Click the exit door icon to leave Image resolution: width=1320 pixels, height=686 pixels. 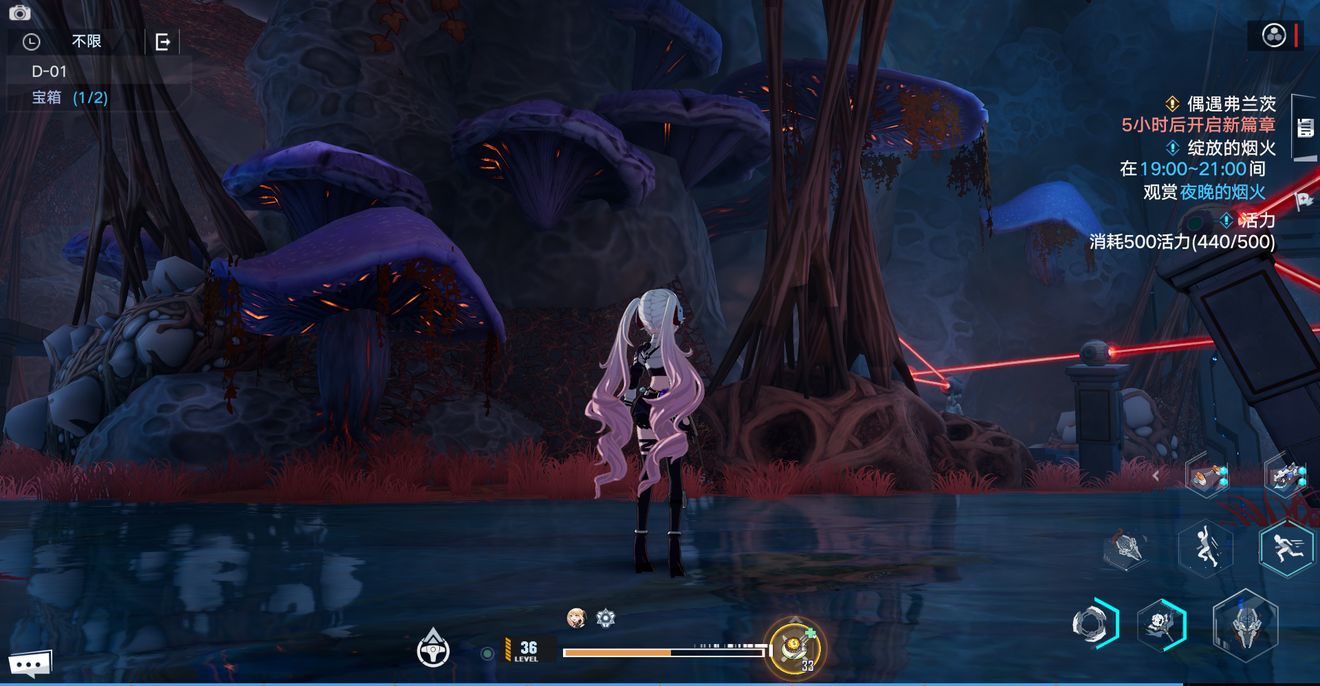[162, 42]
